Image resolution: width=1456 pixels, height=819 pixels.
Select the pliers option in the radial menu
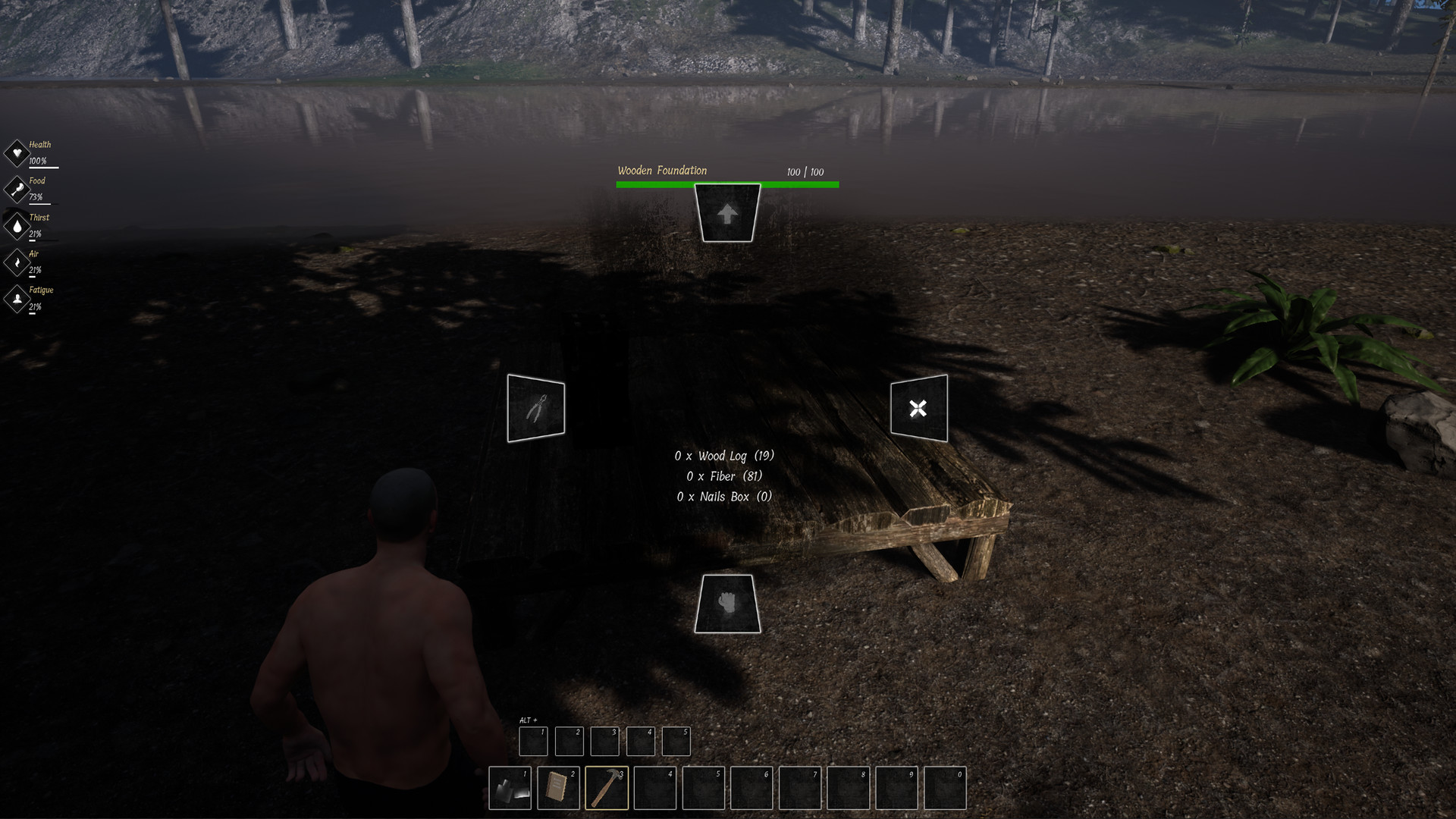pyautogui.click(x=536, y=408)
